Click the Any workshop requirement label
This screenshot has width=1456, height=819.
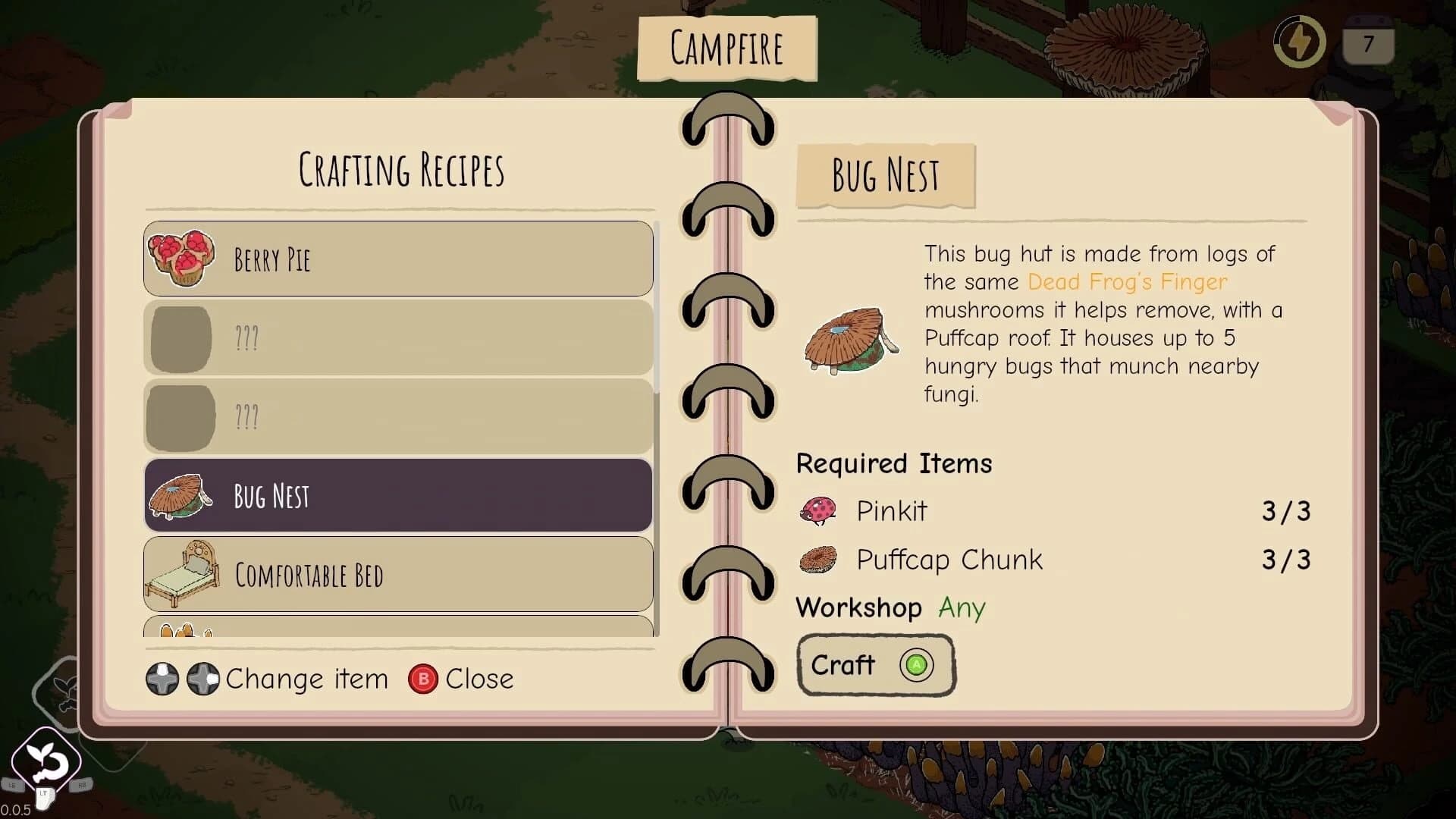click(962, 607)
